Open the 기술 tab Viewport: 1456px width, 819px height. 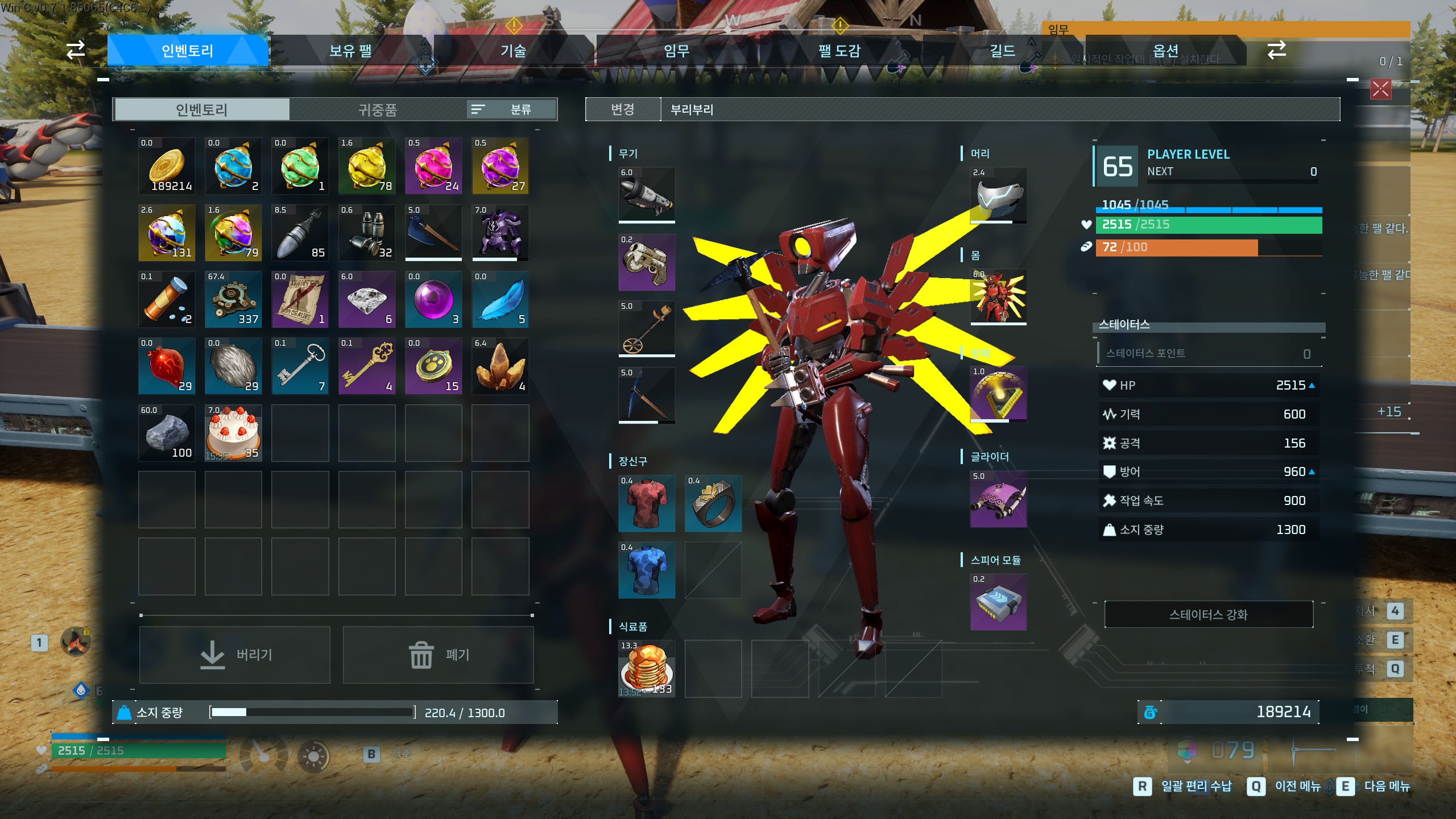pos(513,51)
